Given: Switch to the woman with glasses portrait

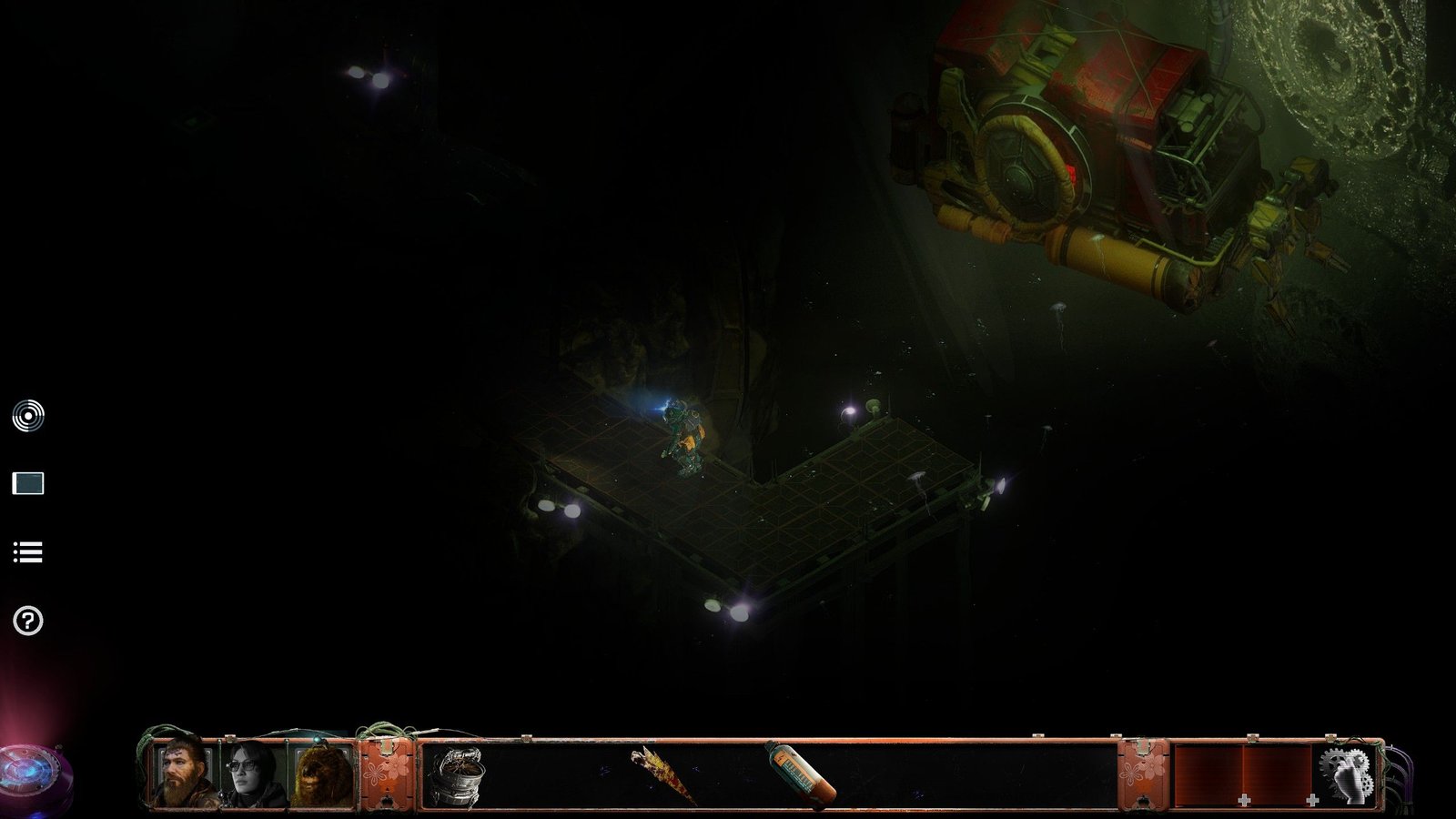Looking at the screenshot, I should point(255,774).
